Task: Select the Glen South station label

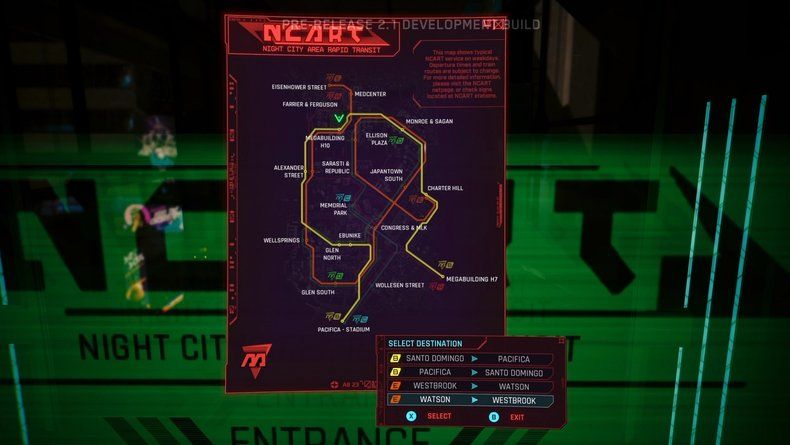Action: pos(318,292)
